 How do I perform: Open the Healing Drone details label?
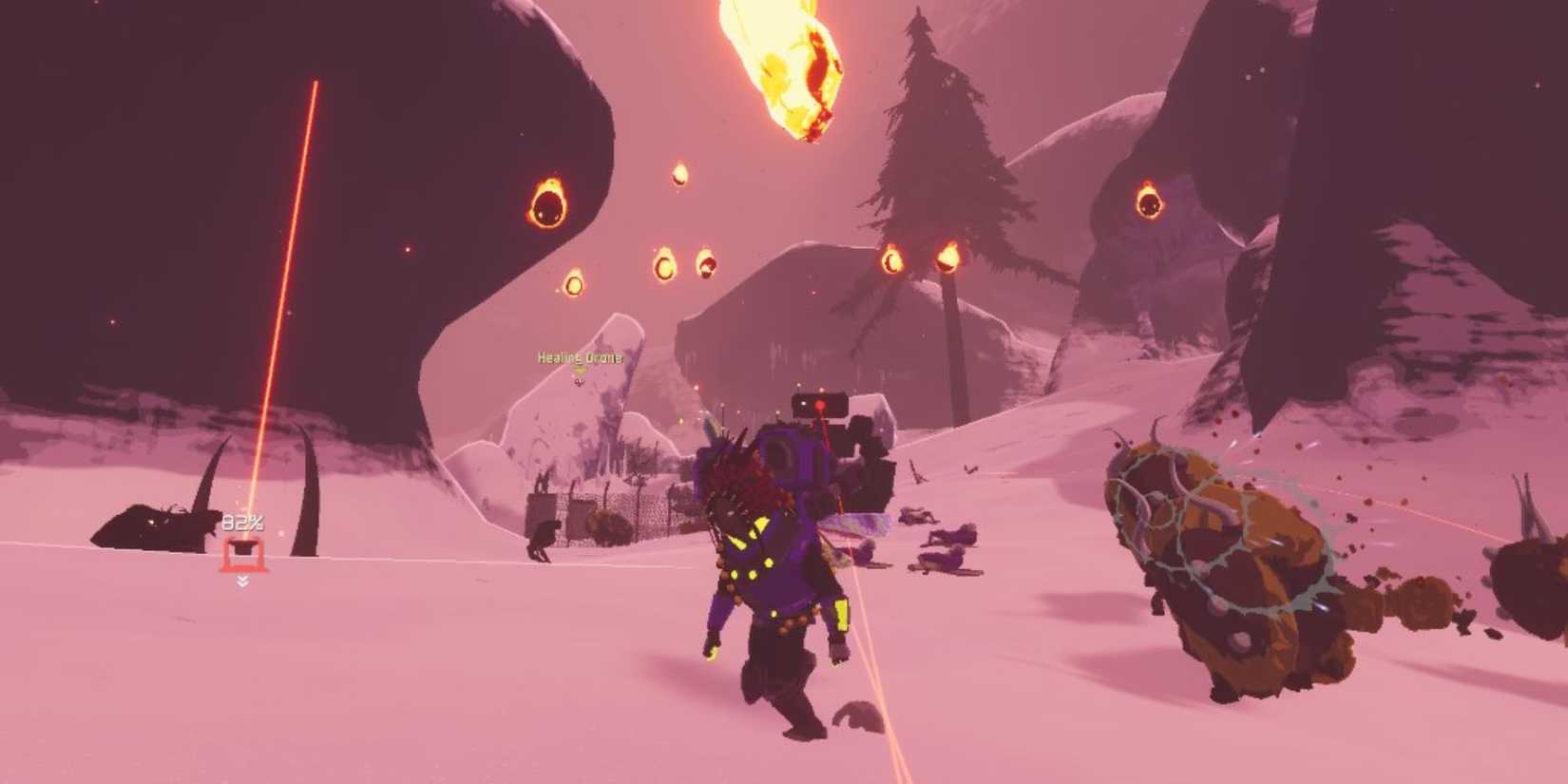[x=581, y=357]
